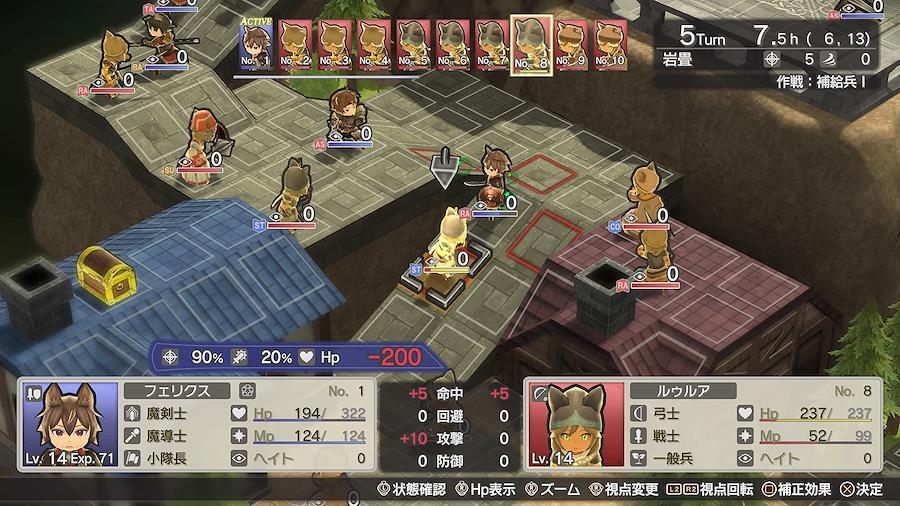
Task: Pick the No. 10 turn order card
Action: pyautogui.click(x=610, y=45)
